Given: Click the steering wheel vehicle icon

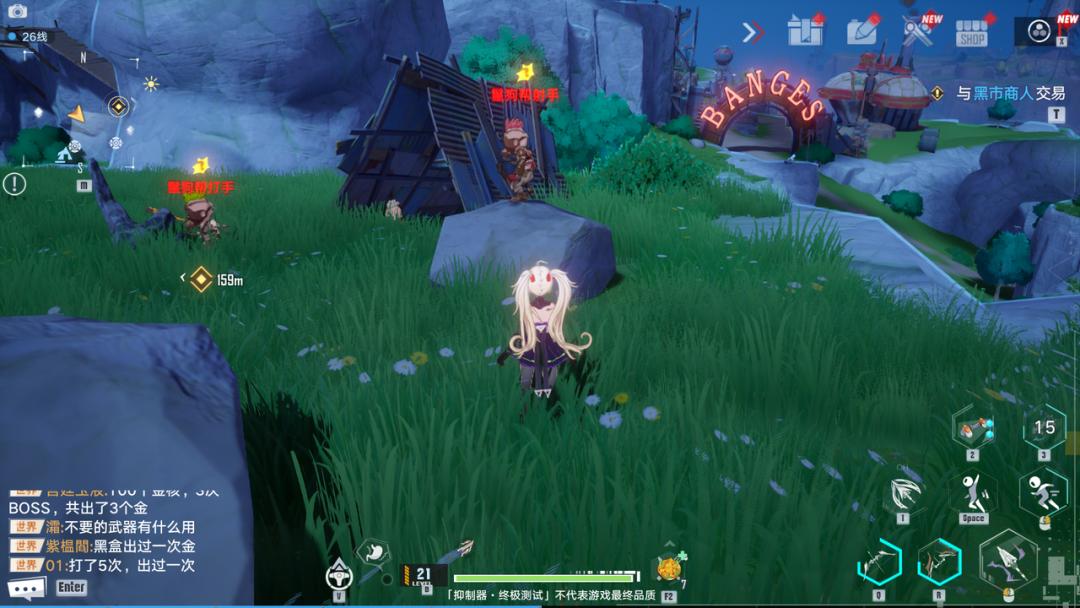Looking at the screenshot, I should pyautogui.click(x=339, y=574).
